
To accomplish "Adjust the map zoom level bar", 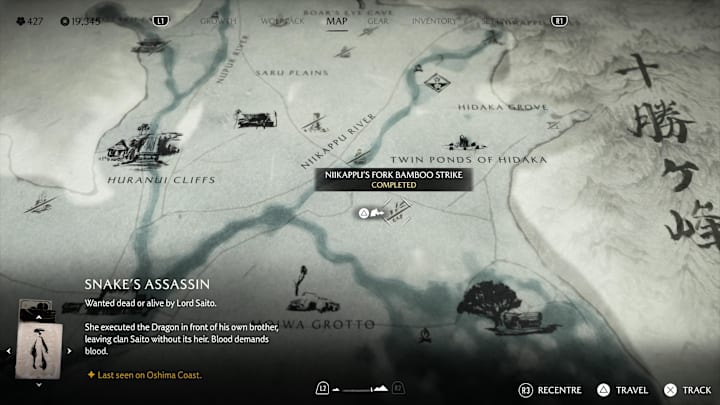I will coord(359,388).
